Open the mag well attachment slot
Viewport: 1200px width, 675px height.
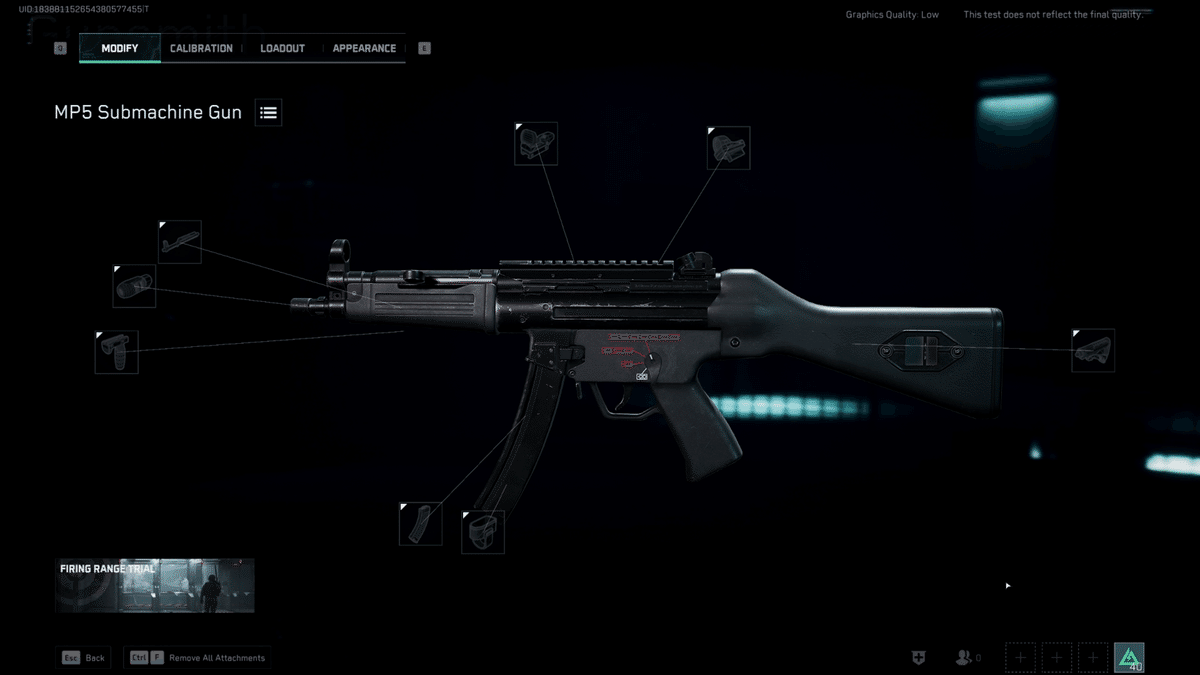483,532
